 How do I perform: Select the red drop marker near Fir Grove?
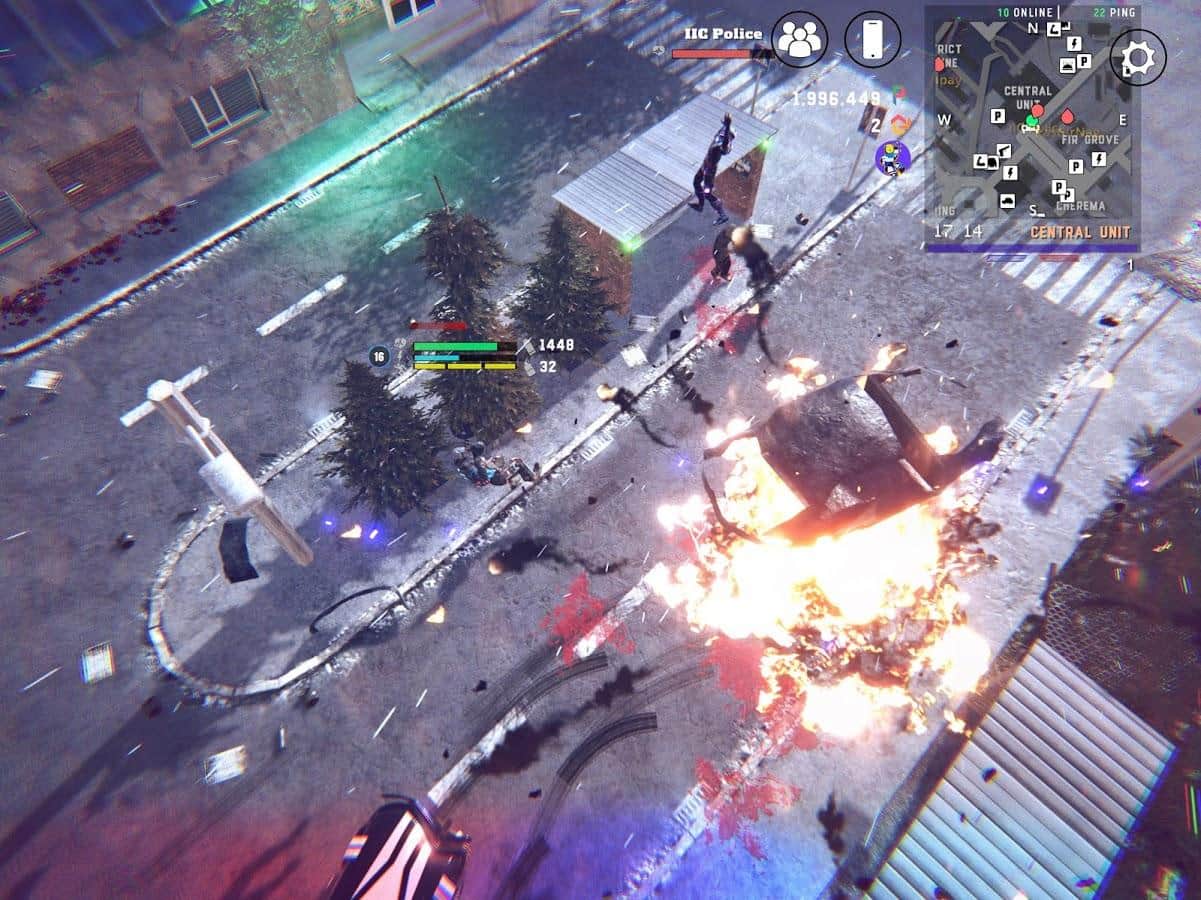[x=1069, y=117]
